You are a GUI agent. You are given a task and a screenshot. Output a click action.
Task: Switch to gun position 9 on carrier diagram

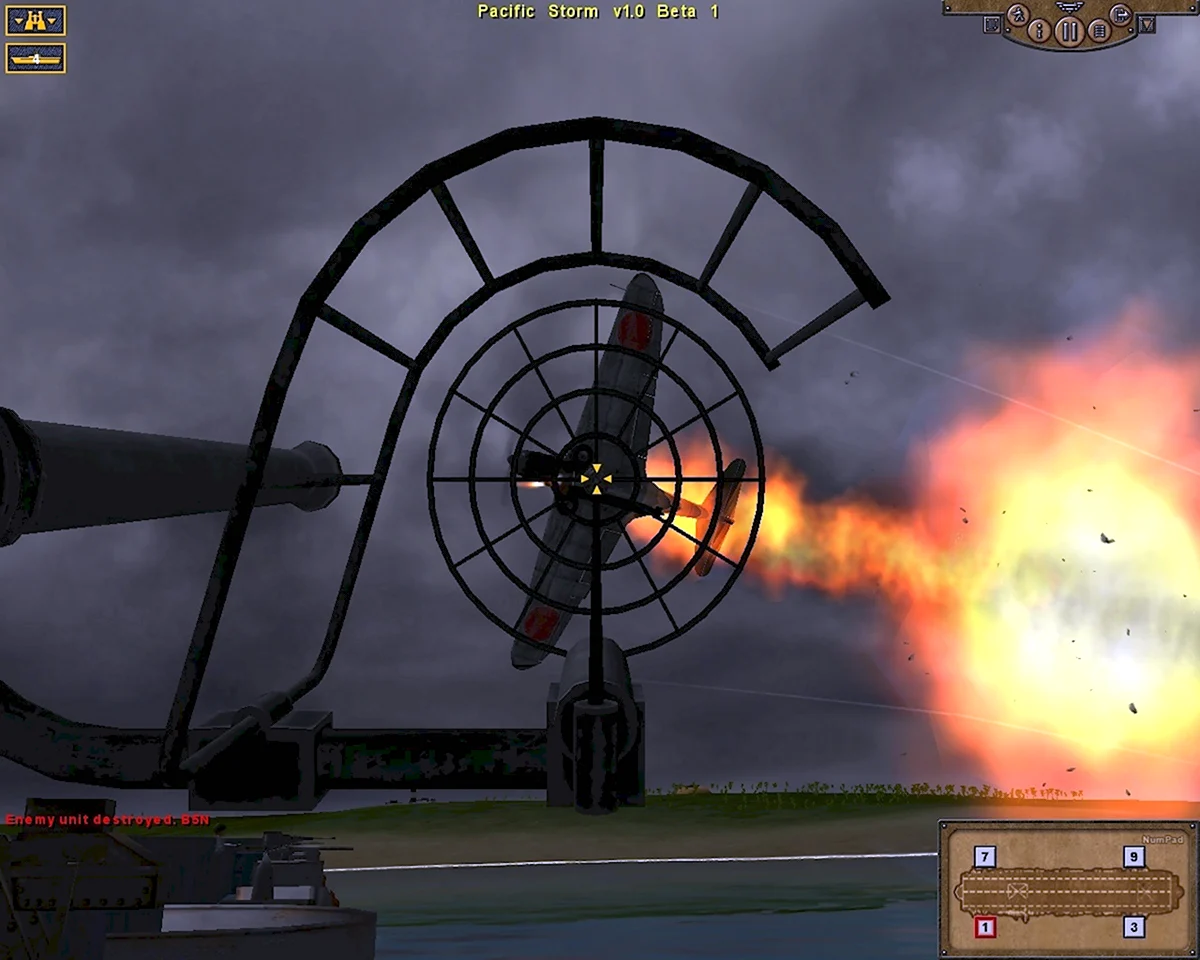pos(1134,857)
